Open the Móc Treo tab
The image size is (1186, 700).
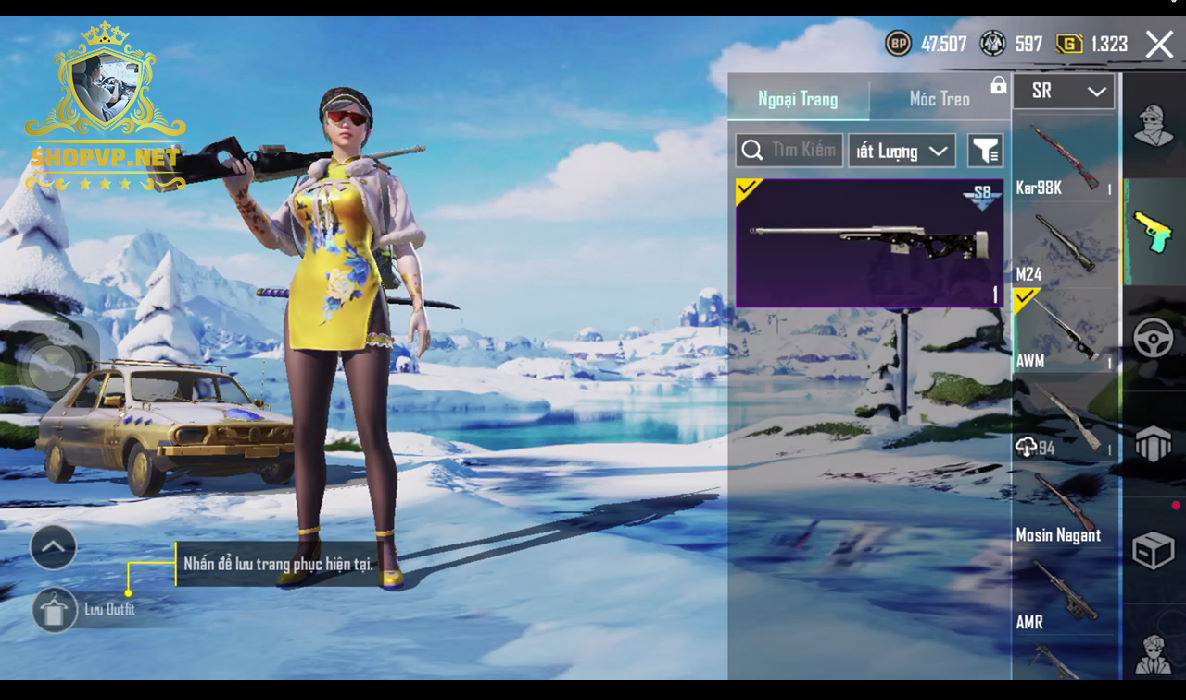939,99
